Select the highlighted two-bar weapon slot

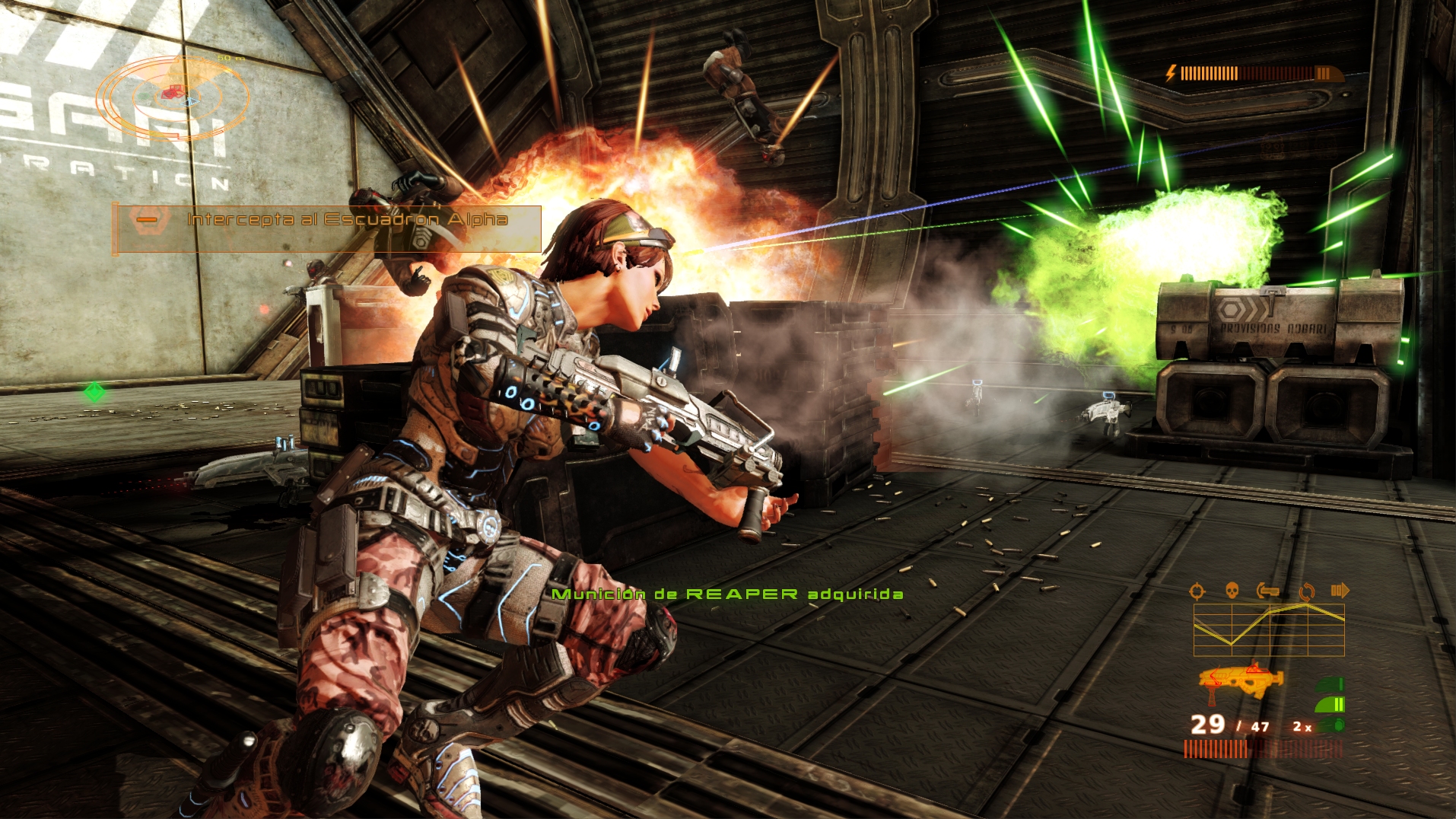(x=1331, y=704)
